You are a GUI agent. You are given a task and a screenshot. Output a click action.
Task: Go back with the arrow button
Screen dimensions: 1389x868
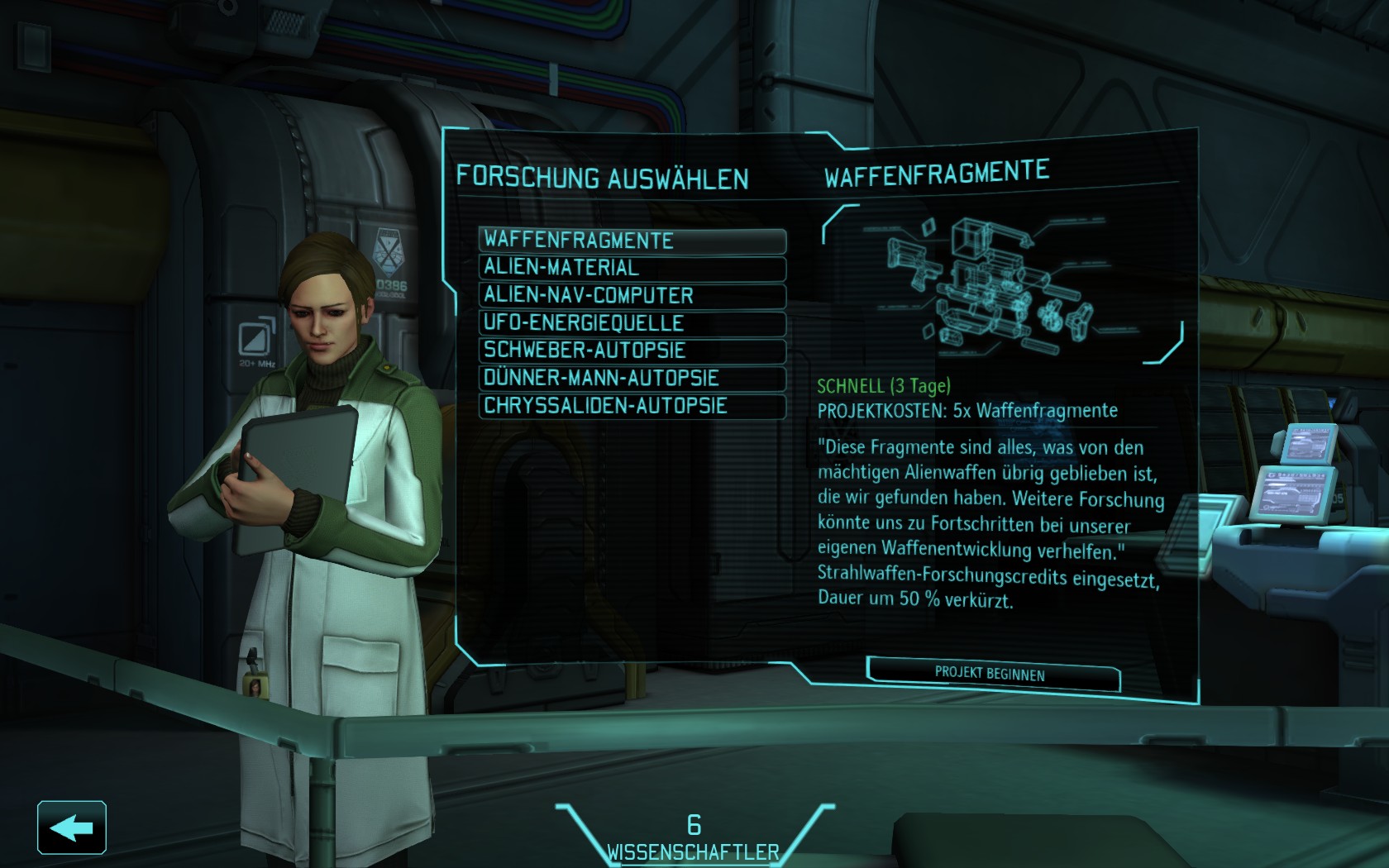(x=72, y=827)
